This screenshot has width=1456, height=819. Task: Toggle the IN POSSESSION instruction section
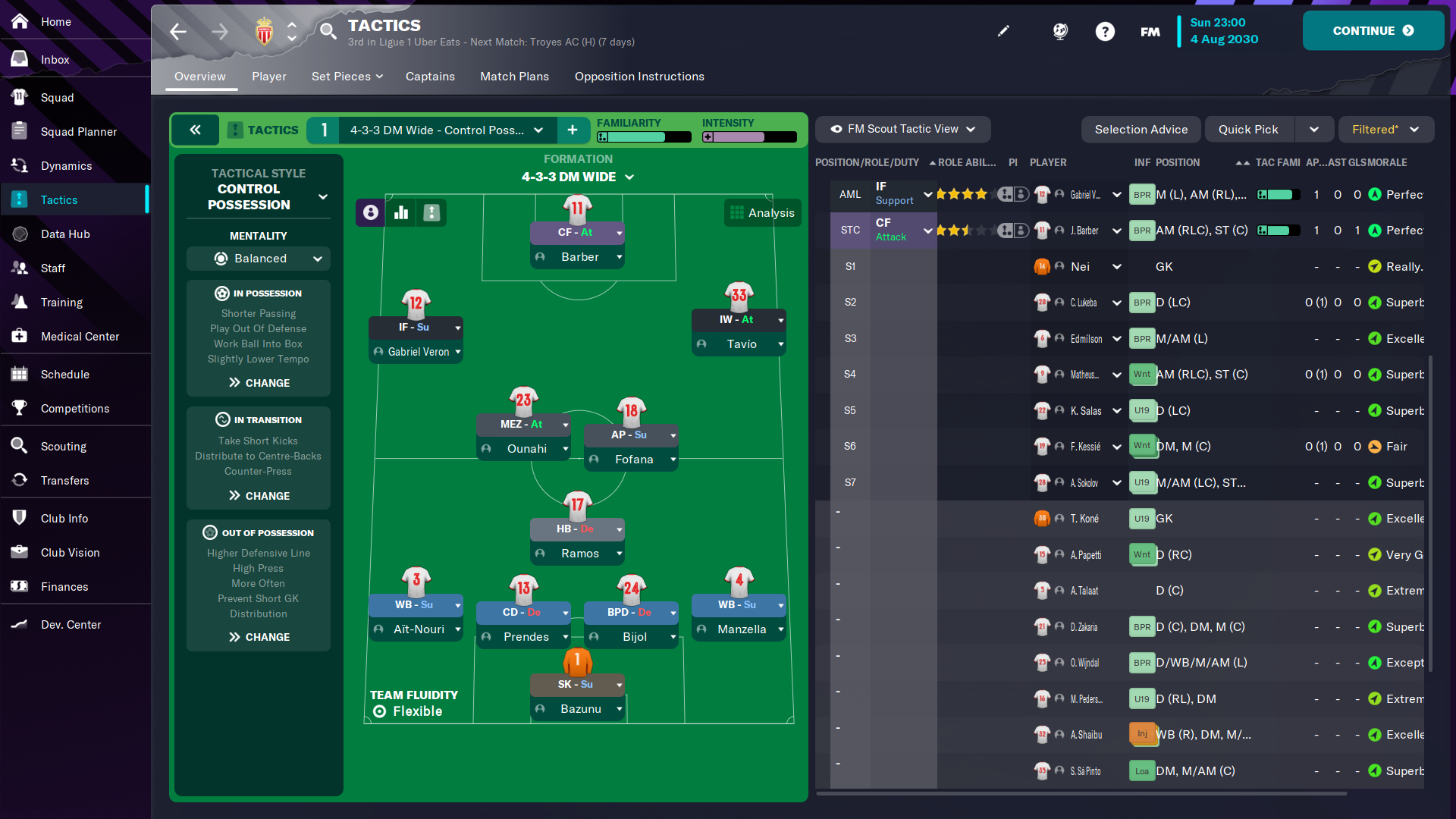[x=258, y=293]
